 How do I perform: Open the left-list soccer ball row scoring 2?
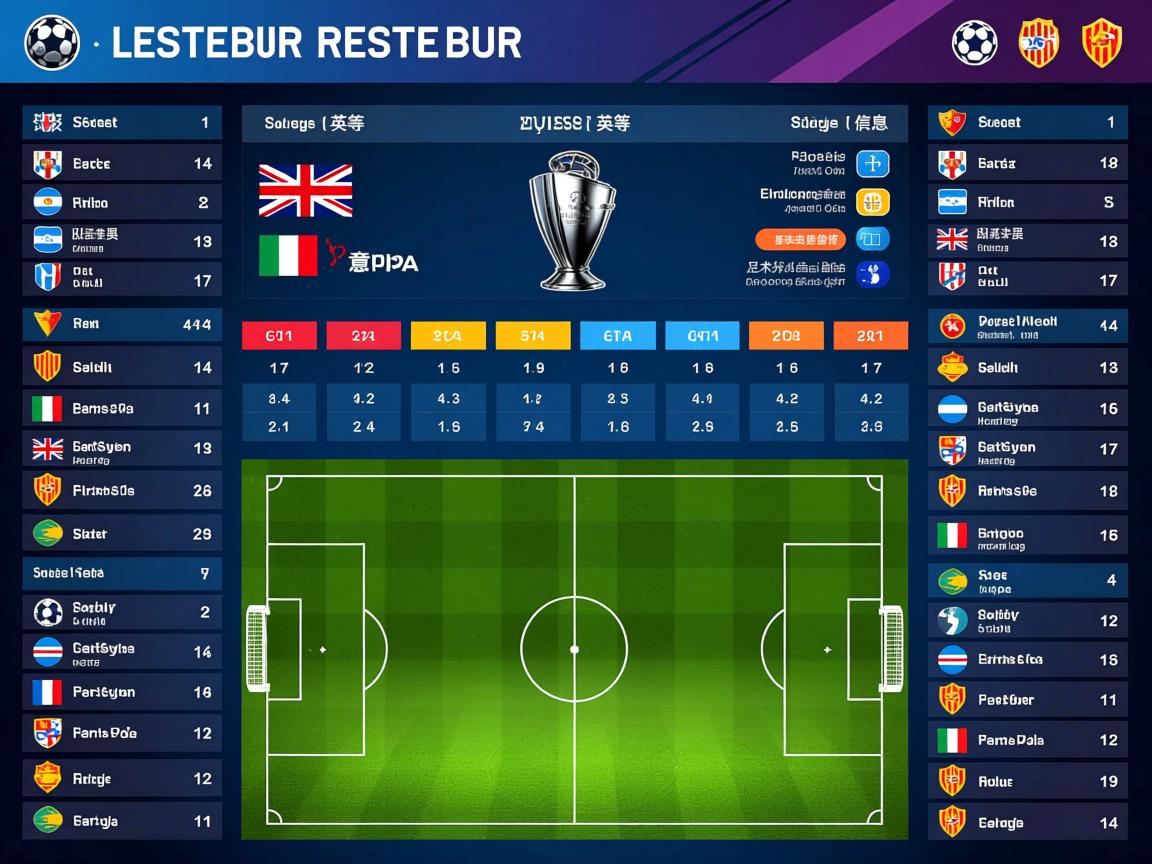click(x=122, y=612)
